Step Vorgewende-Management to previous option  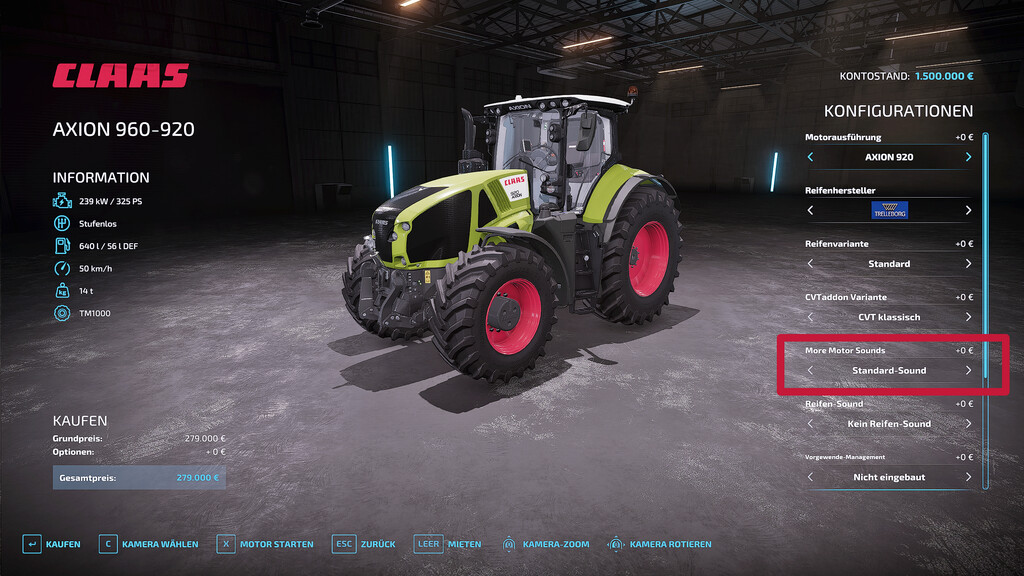810,477
